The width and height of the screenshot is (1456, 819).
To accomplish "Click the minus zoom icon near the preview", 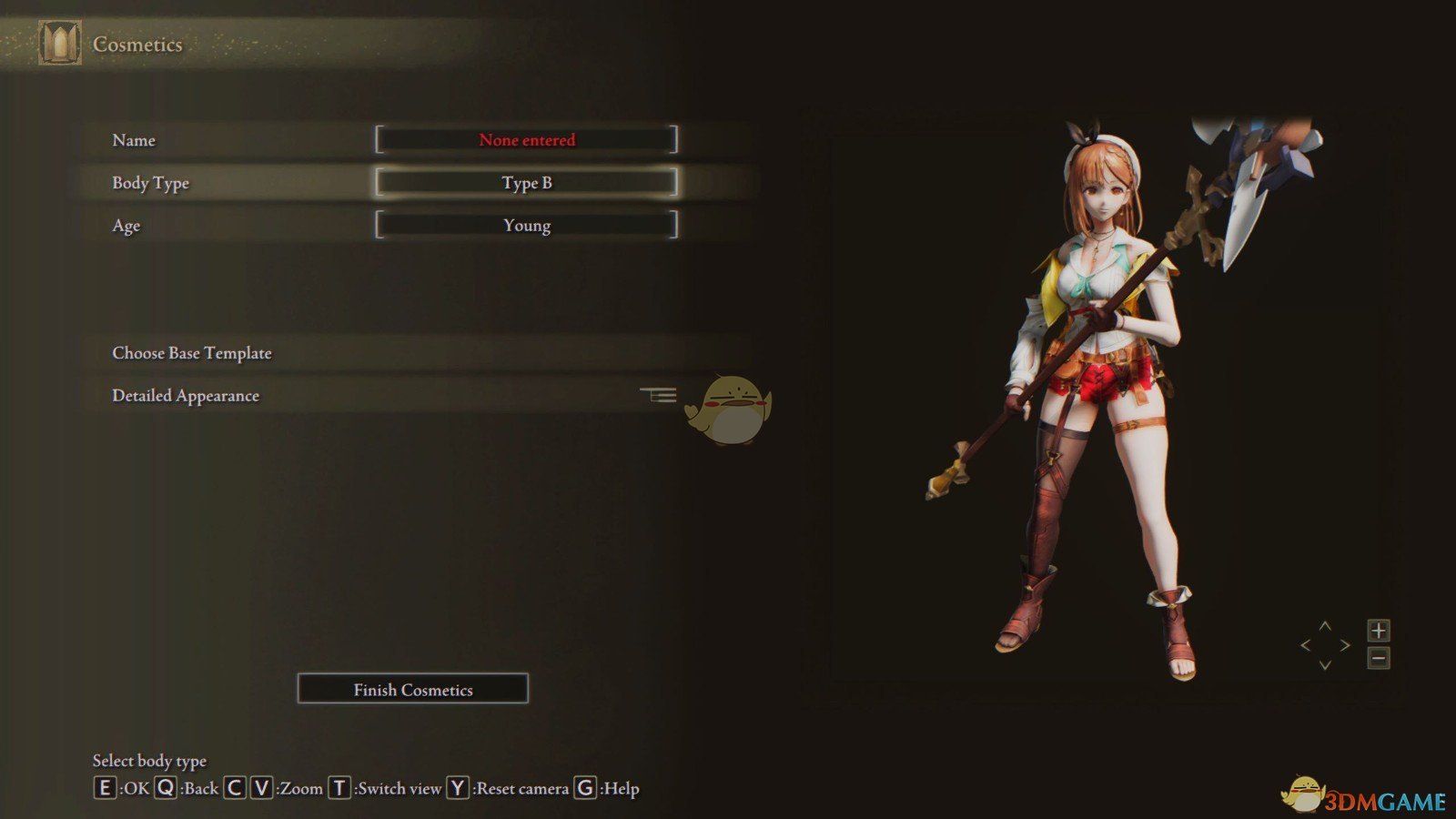I will point(1379,659).
